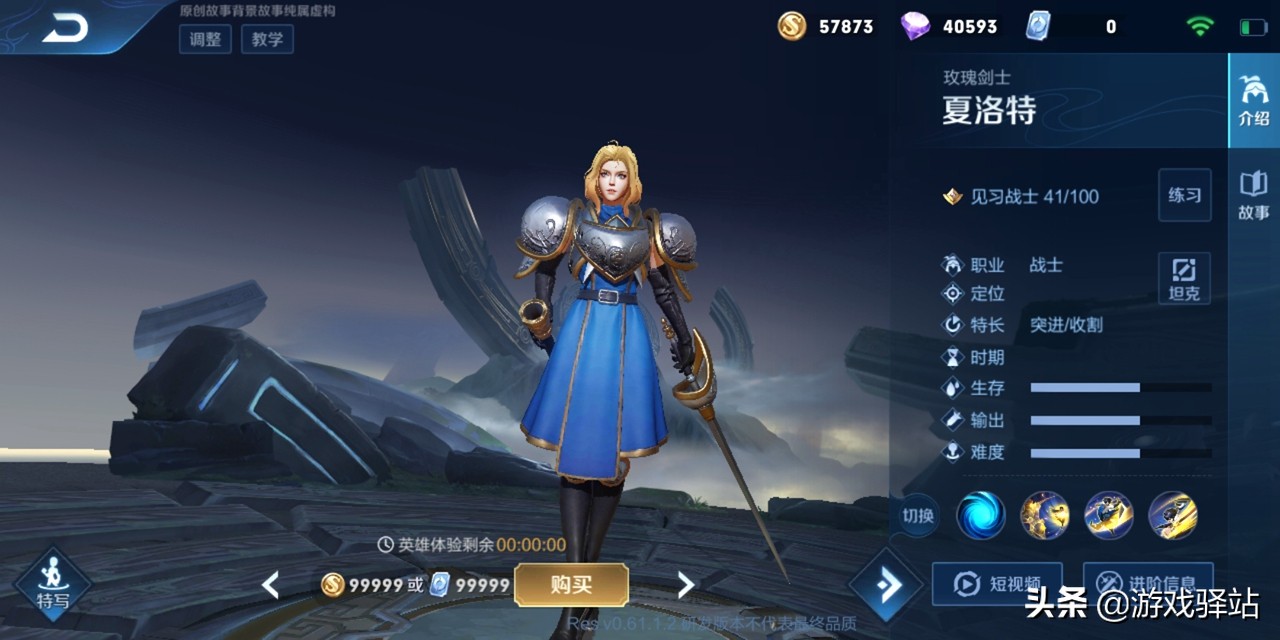Open the 教学 tutorial button
The width and height of the screenshot is (1280, 640).
pos(267,39)
